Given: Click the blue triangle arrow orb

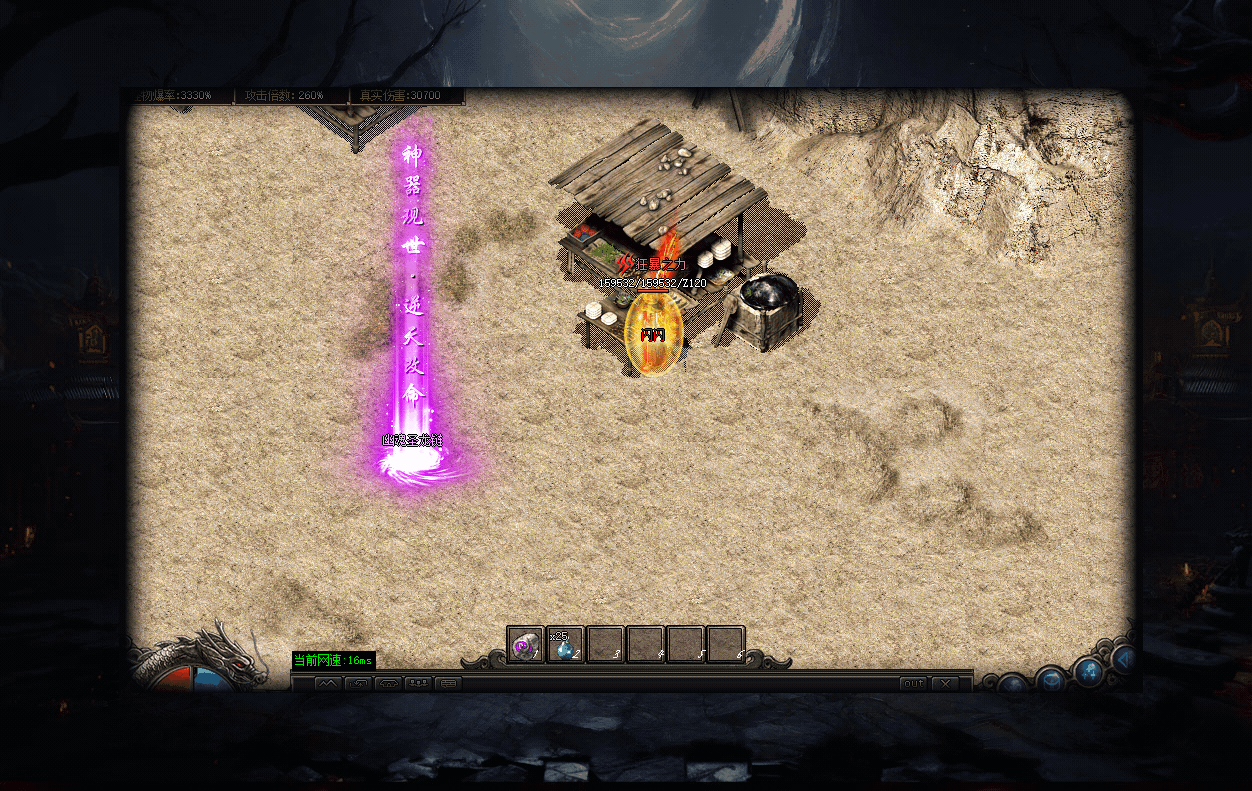Looking at the screenshot, I should pos(1124,659).
